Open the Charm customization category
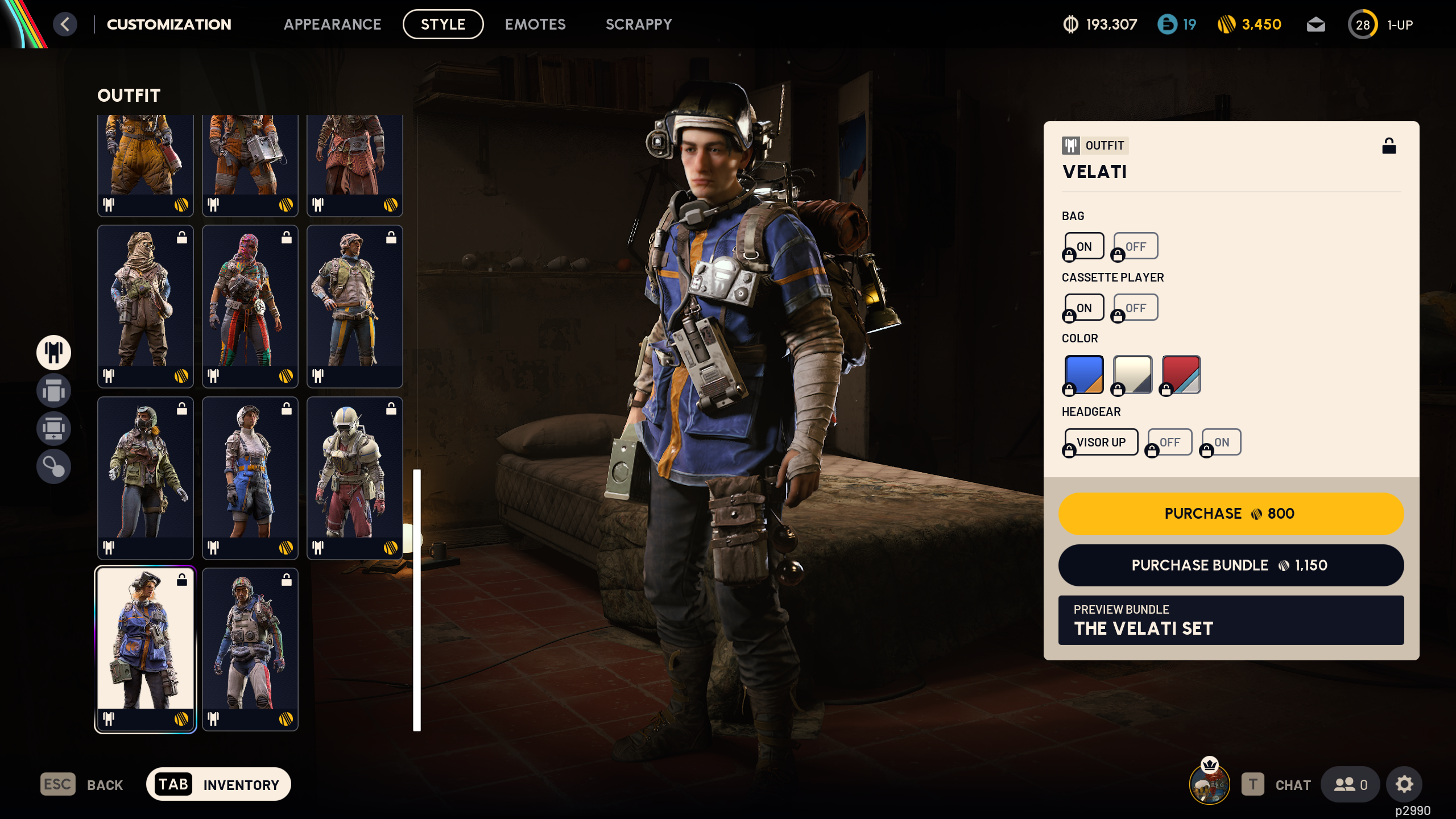The height and width of the screenshot is (819, 1456). [x=53, y=466]
